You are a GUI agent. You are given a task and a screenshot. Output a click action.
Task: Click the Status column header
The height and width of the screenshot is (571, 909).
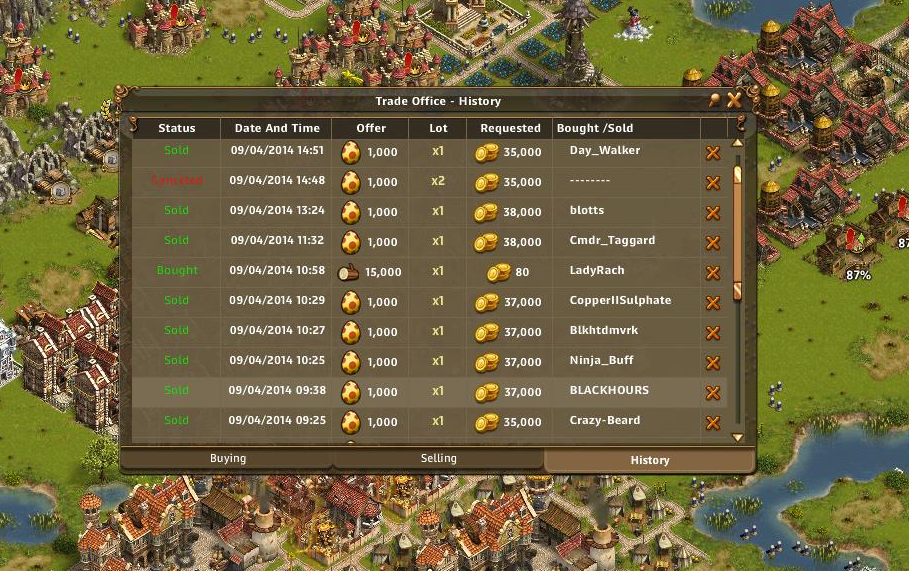[177, 128]
